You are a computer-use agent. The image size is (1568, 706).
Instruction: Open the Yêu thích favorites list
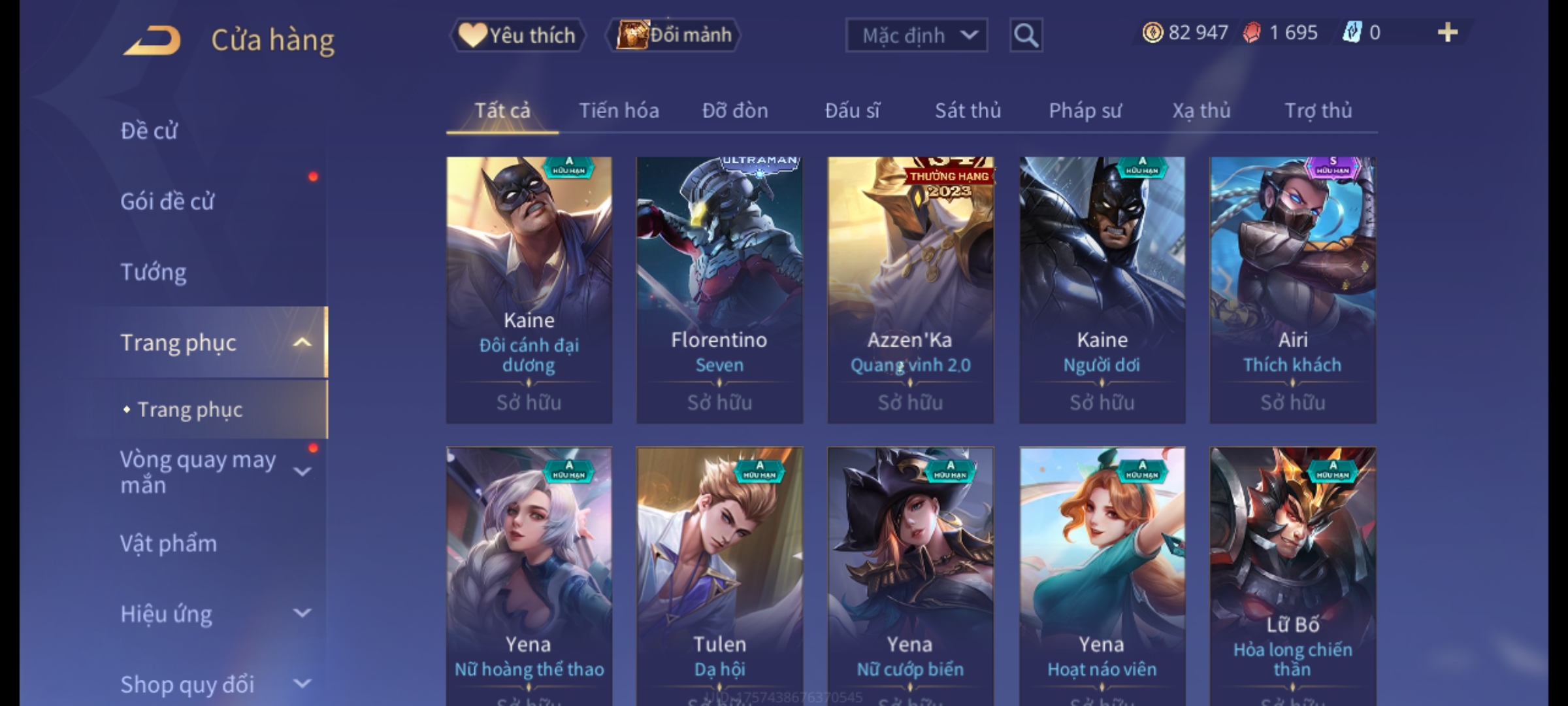coord(517,35)
